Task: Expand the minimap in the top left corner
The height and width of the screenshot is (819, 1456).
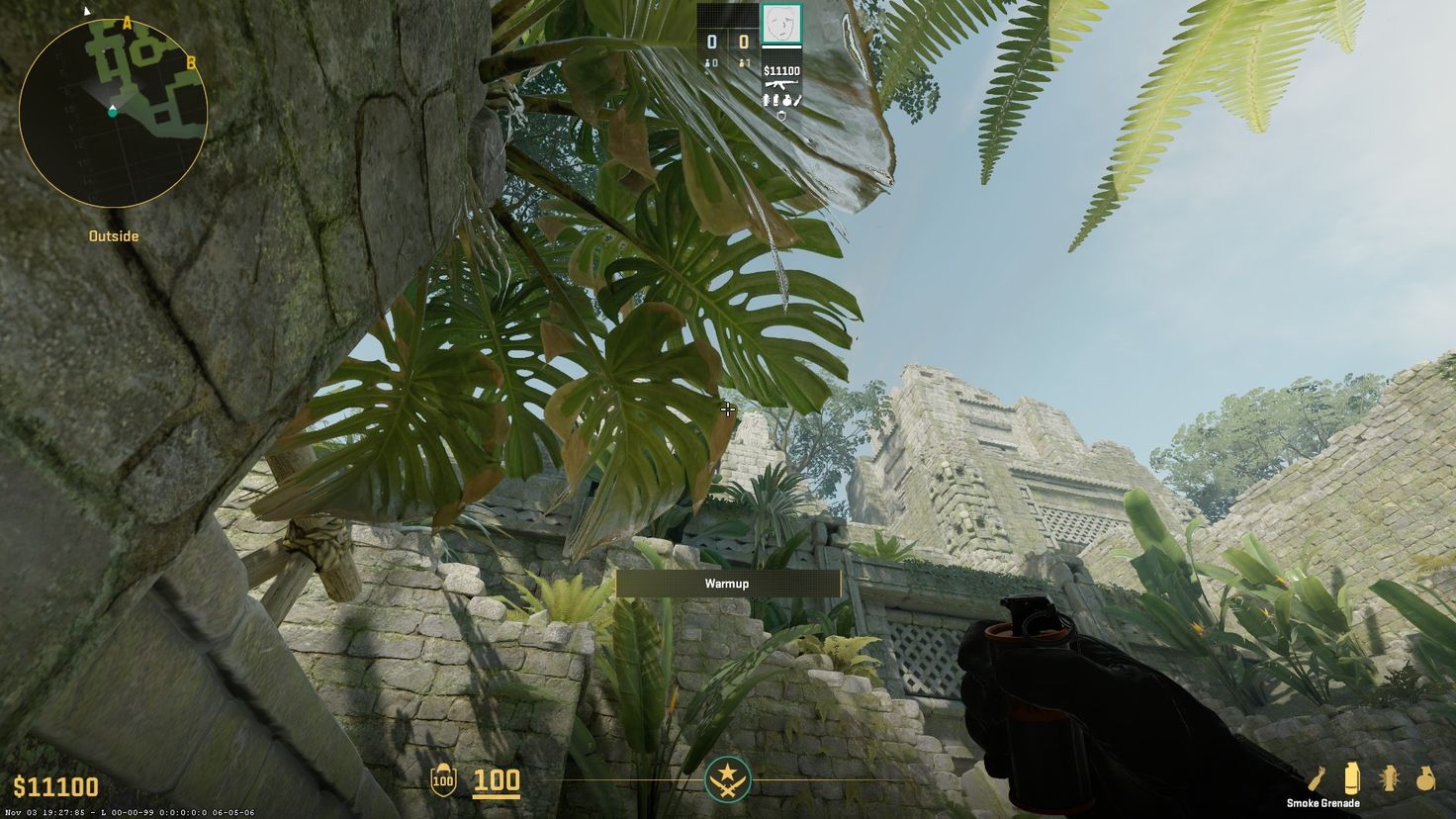Action: point(112,111)
